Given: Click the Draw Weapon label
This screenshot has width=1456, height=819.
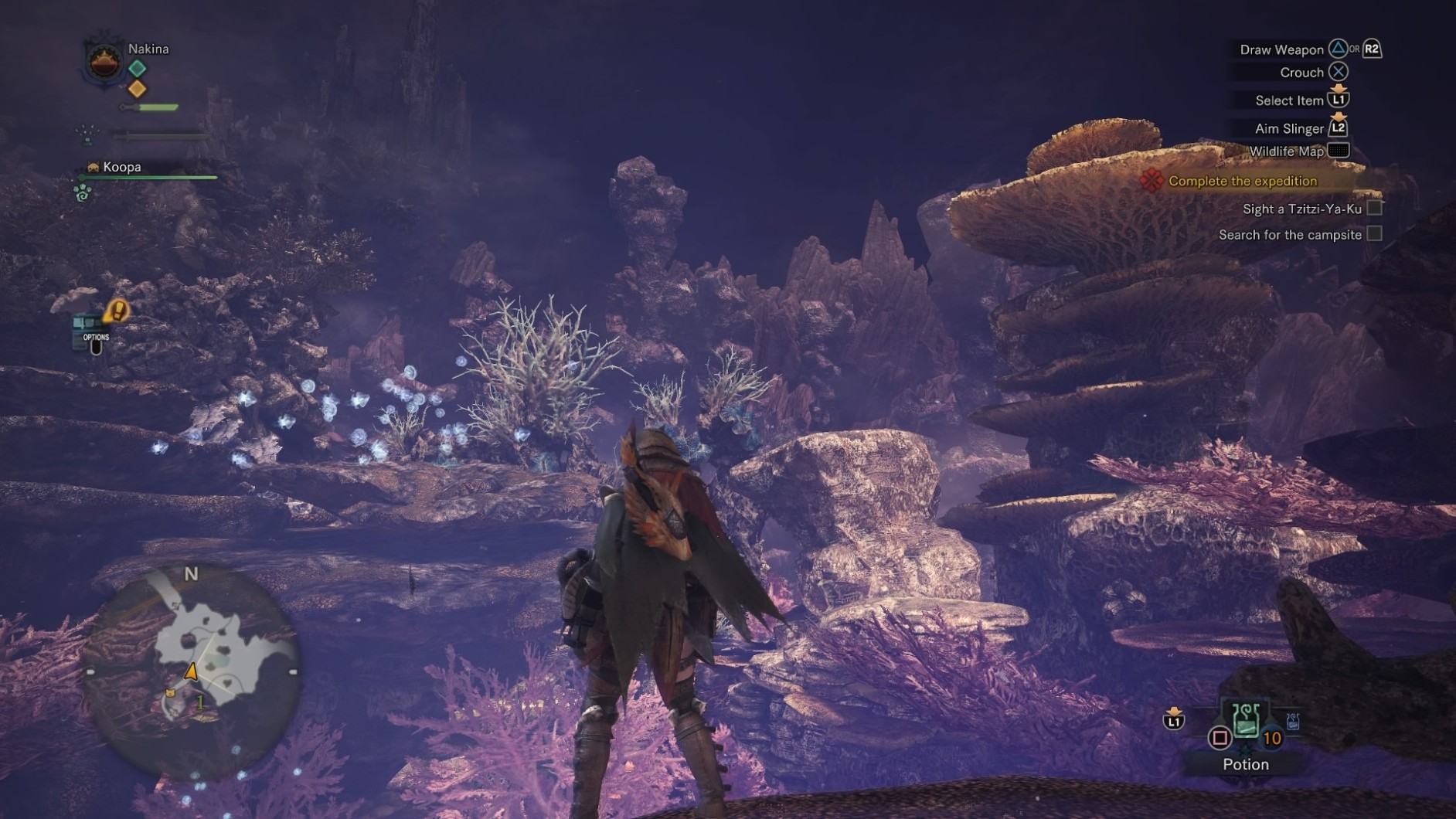Looking at the screenshot, I should point(1282,48).
